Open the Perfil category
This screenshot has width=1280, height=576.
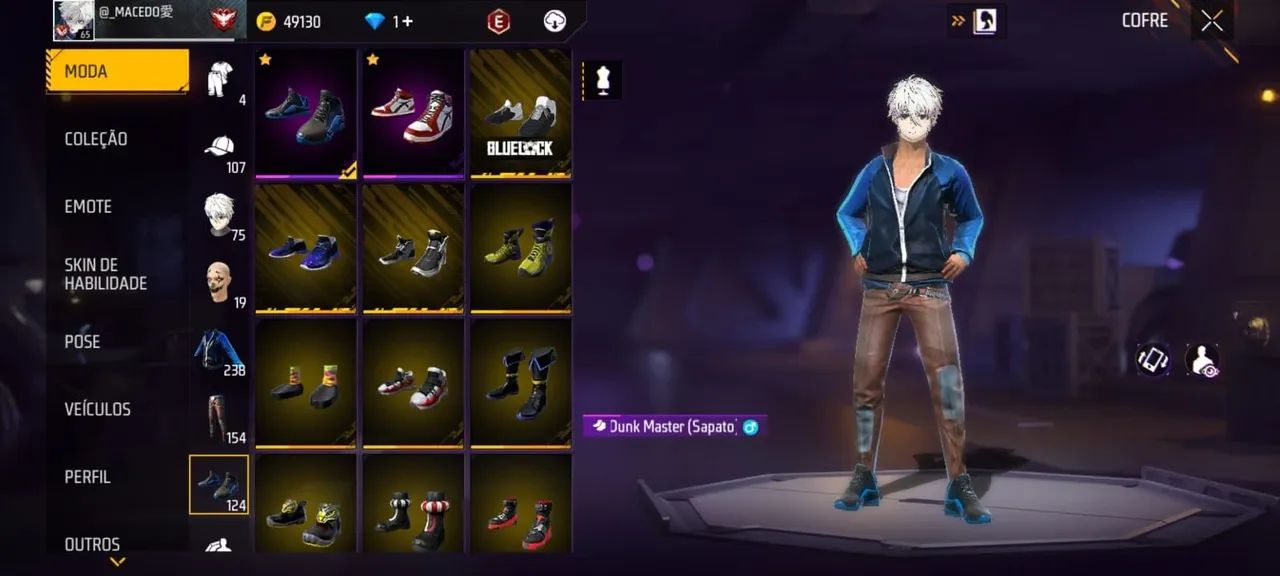coord(87,477)
